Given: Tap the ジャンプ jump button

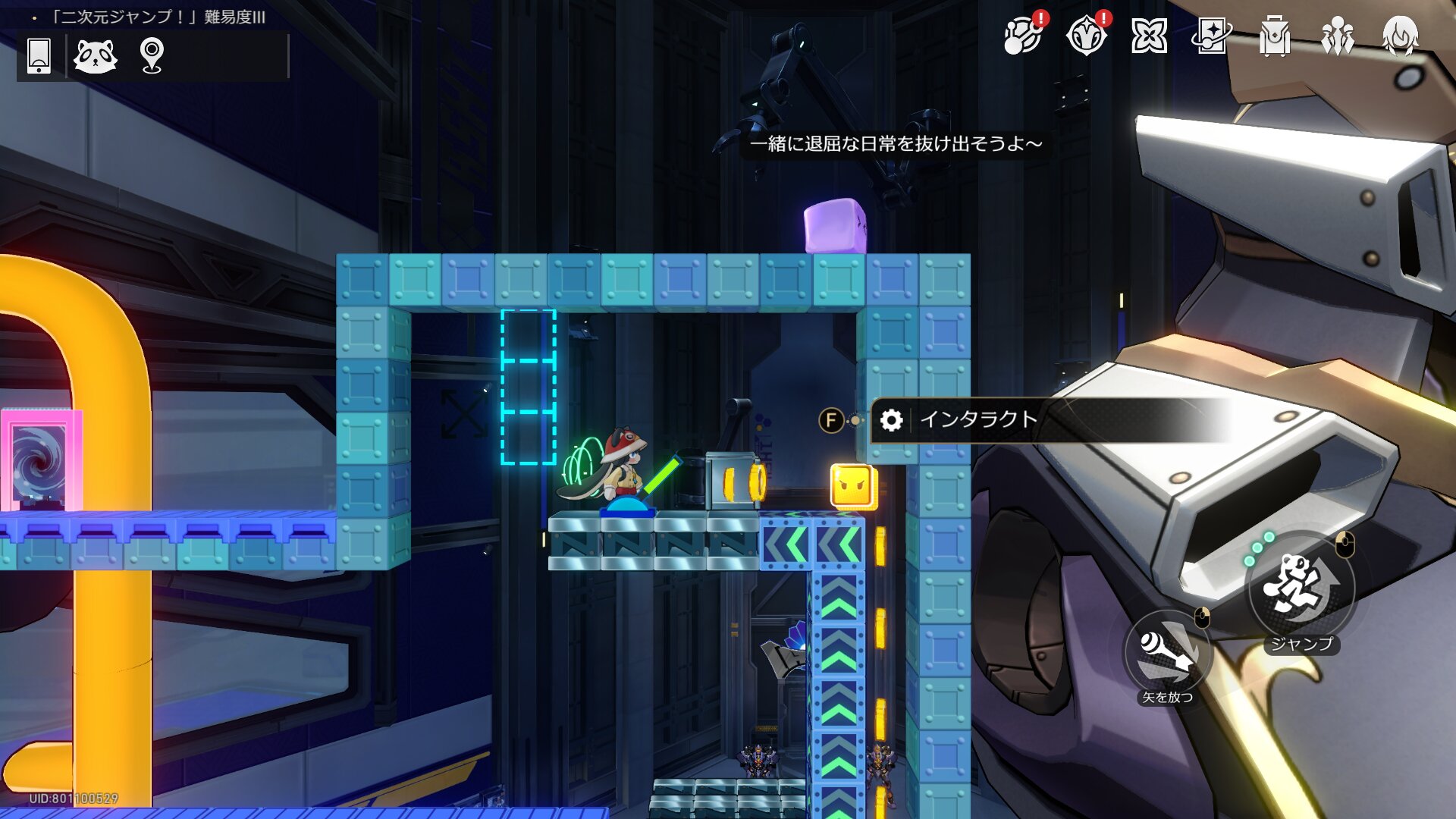Looking at the screenshot, I should (1300, 588).
